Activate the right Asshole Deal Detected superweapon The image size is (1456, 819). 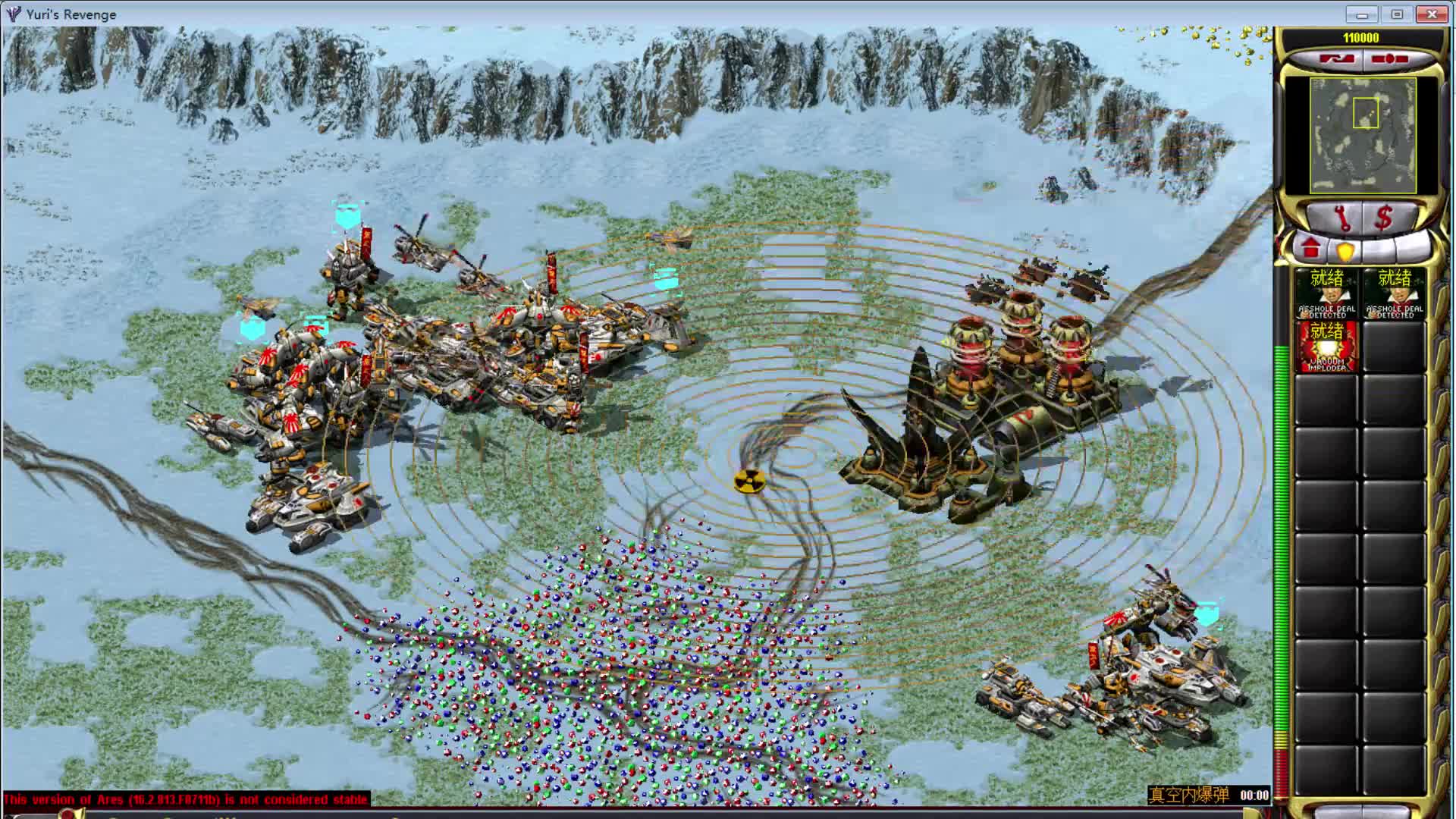tap(1392, 296)
